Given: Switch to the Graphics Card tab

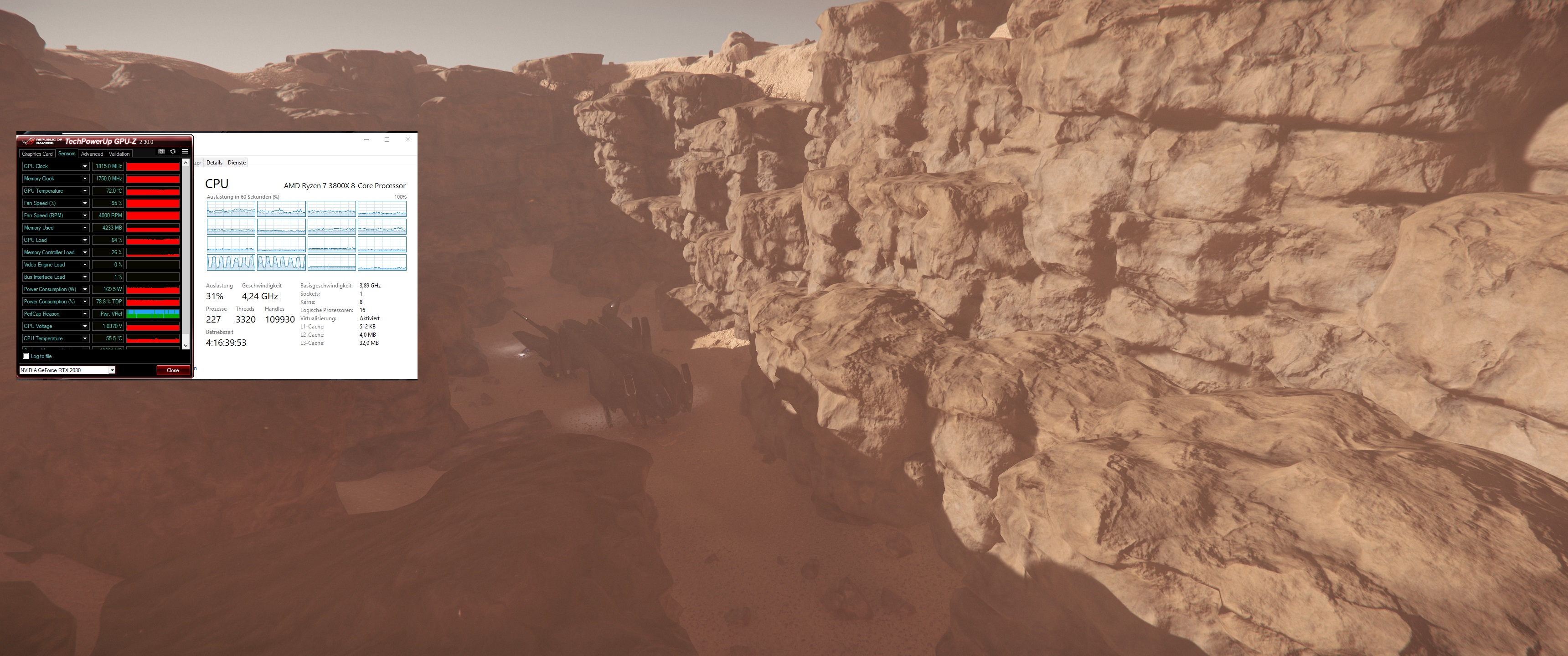Looking at the screenshot, I should click(x=38, y=154).
